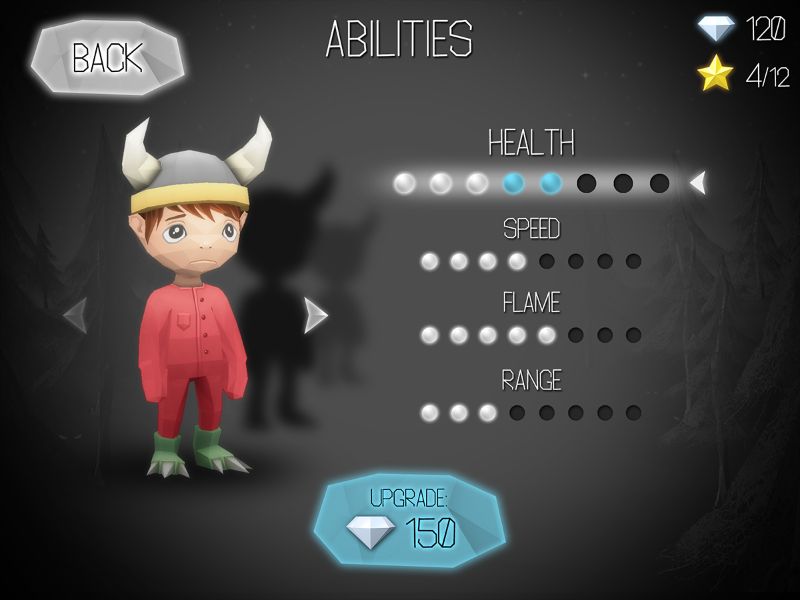Switch to the next character with right arrow
The width and height of the screenshot is (800, 600).
[x=315, y=315]
